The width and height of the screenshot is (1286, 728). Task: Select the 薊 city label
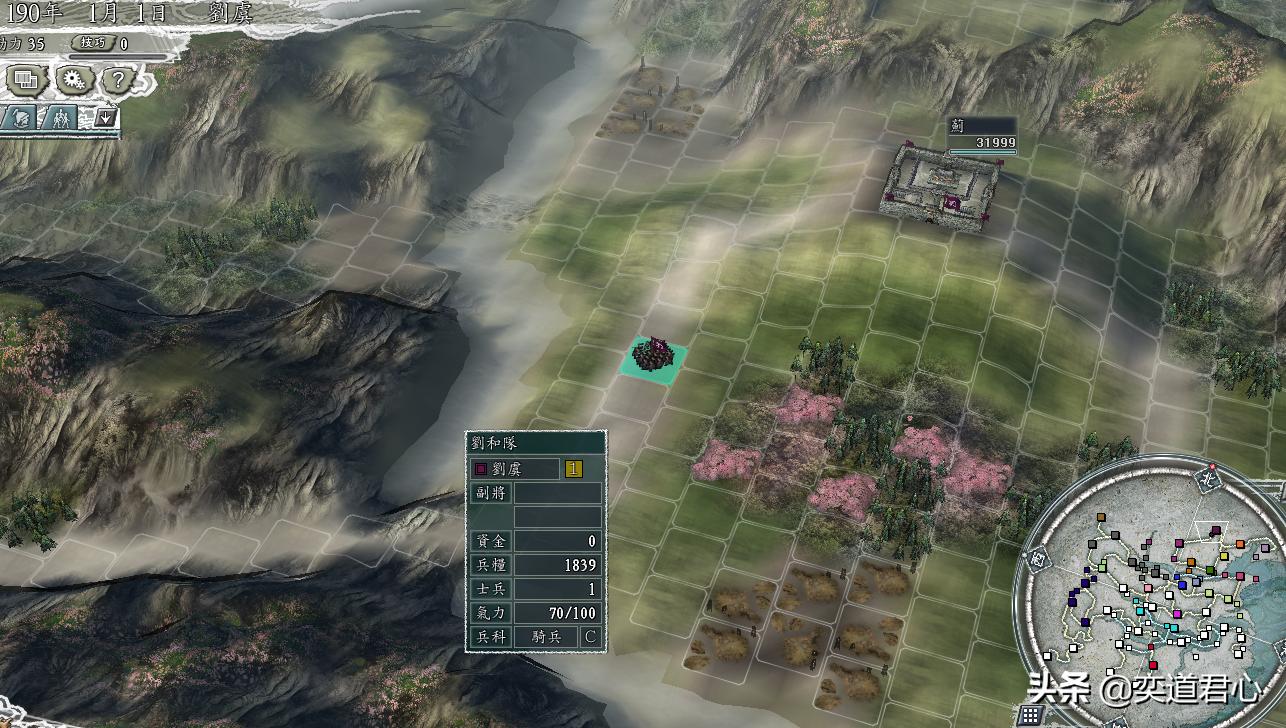(981, 135)
